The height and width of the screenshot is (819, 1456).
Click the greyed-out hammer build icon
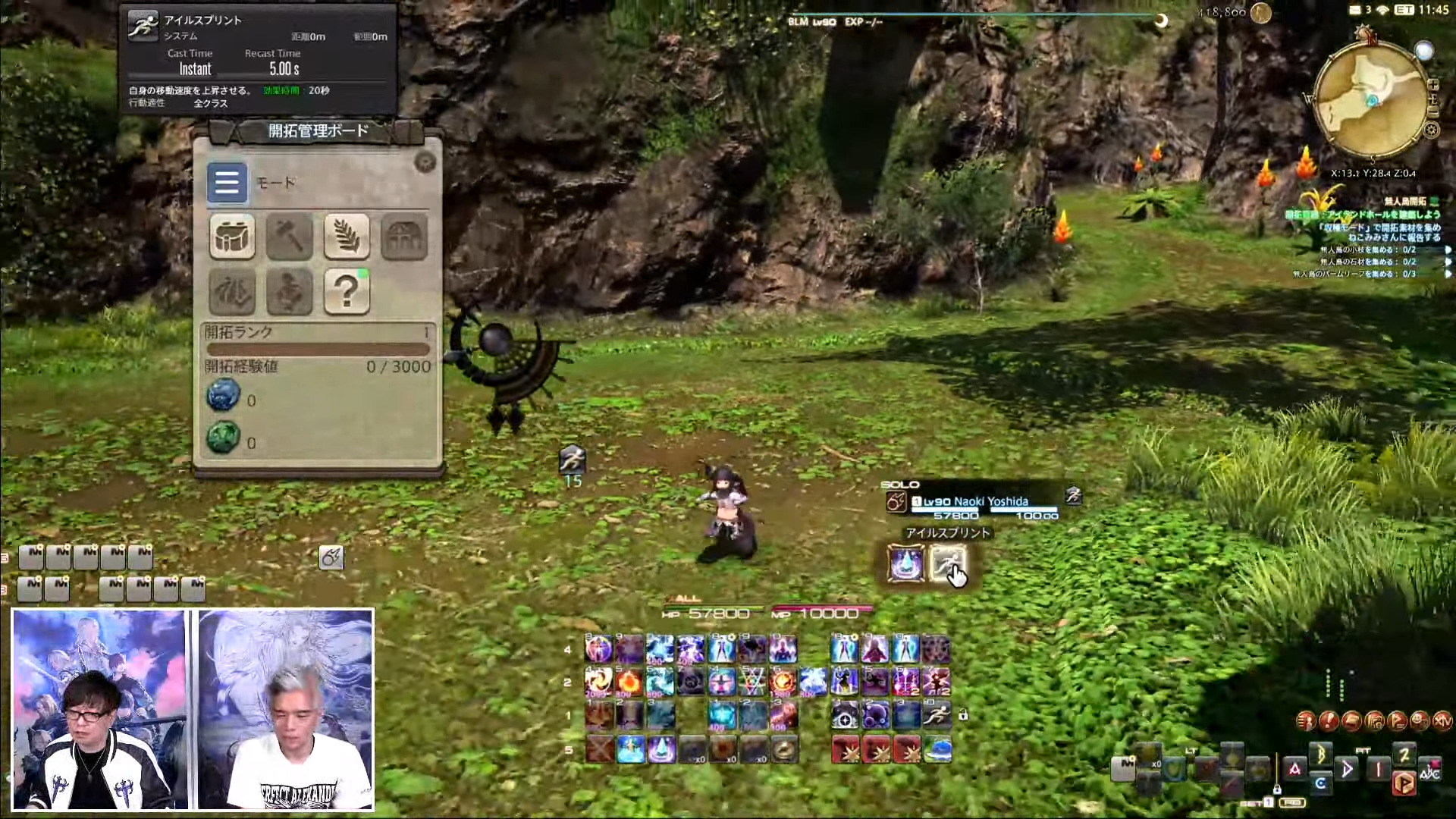click(x=289, y=237)
